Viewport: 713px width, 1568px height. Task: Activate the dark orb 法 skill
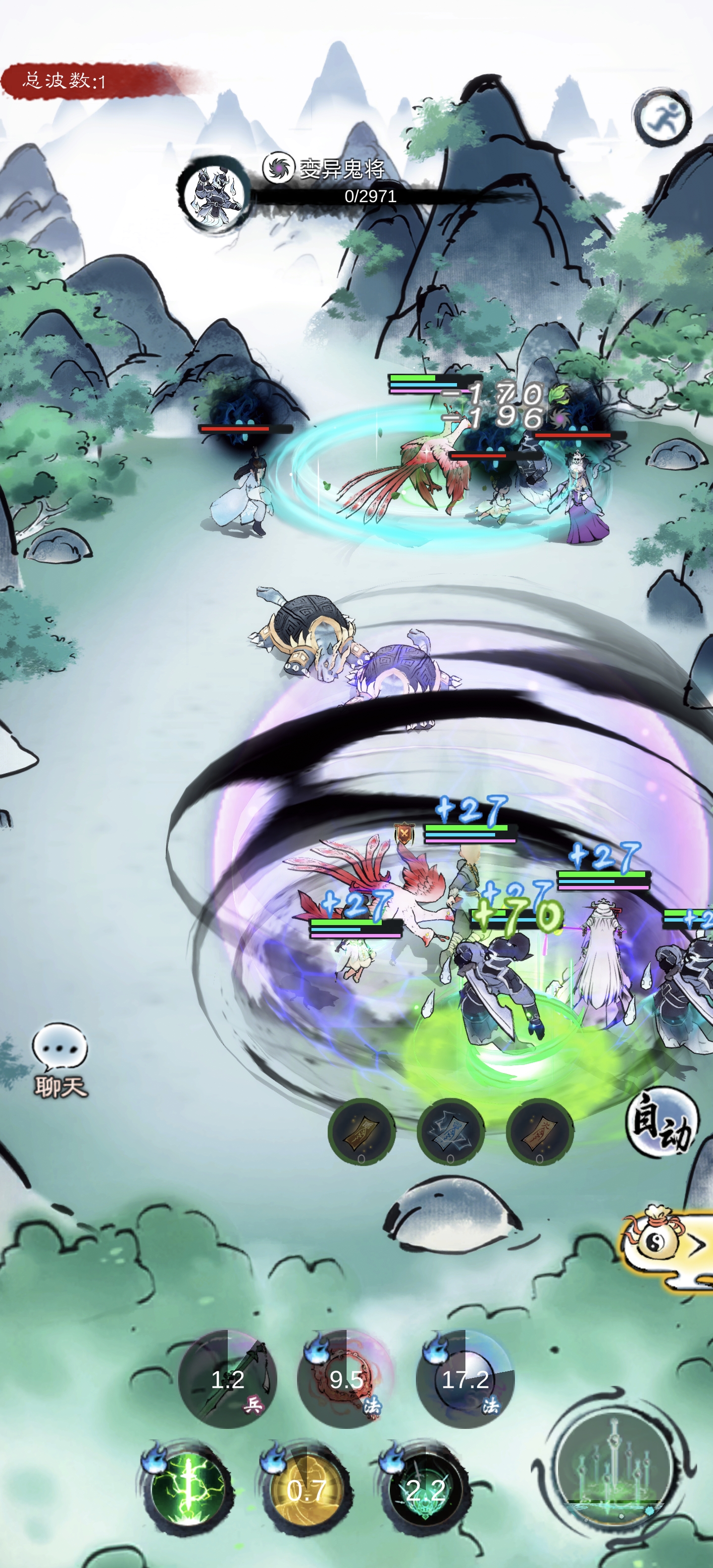click(465, 1379)
